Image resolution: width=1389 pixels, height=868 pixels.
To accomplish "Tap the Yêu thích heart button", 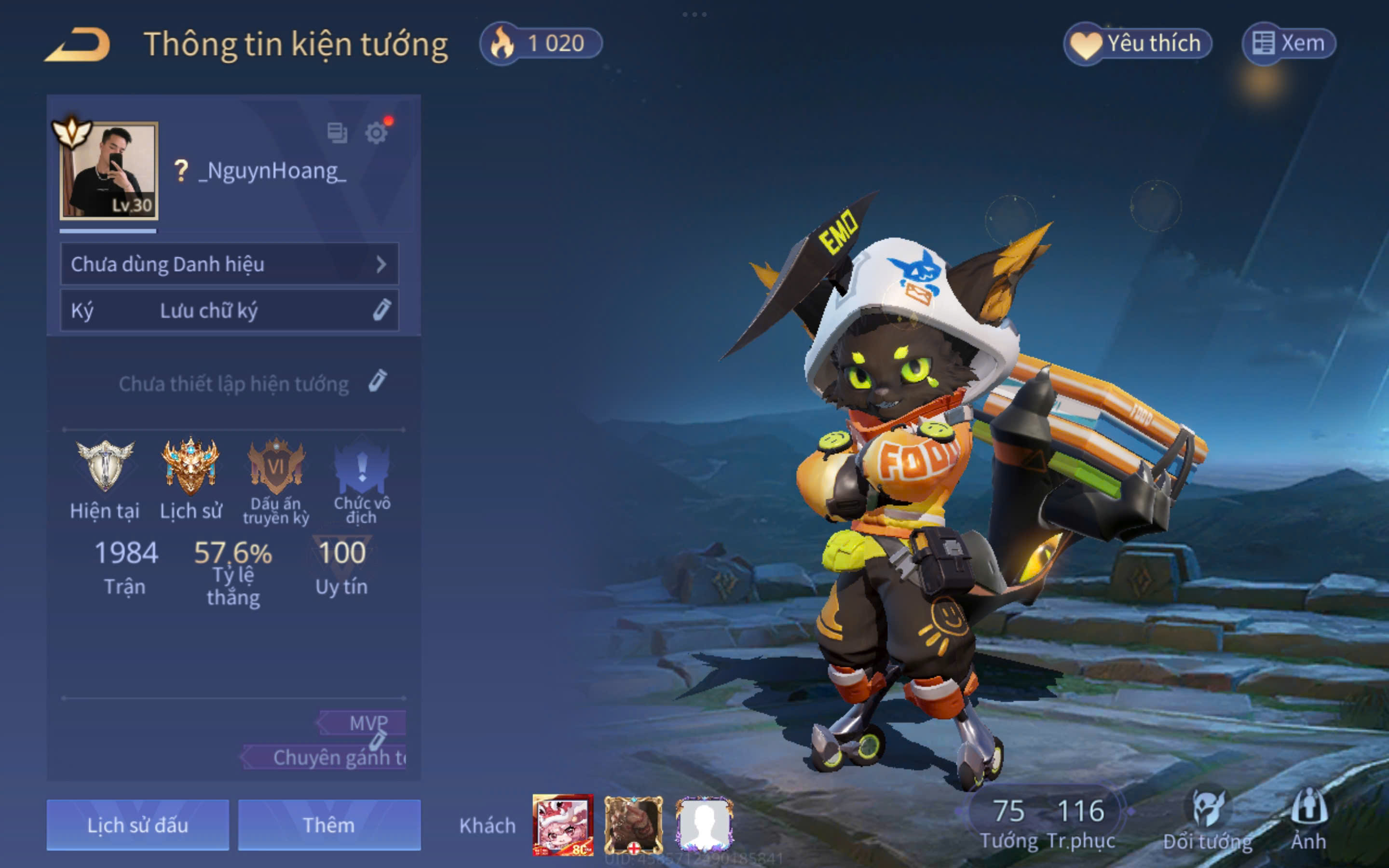I will [1137, 43].
